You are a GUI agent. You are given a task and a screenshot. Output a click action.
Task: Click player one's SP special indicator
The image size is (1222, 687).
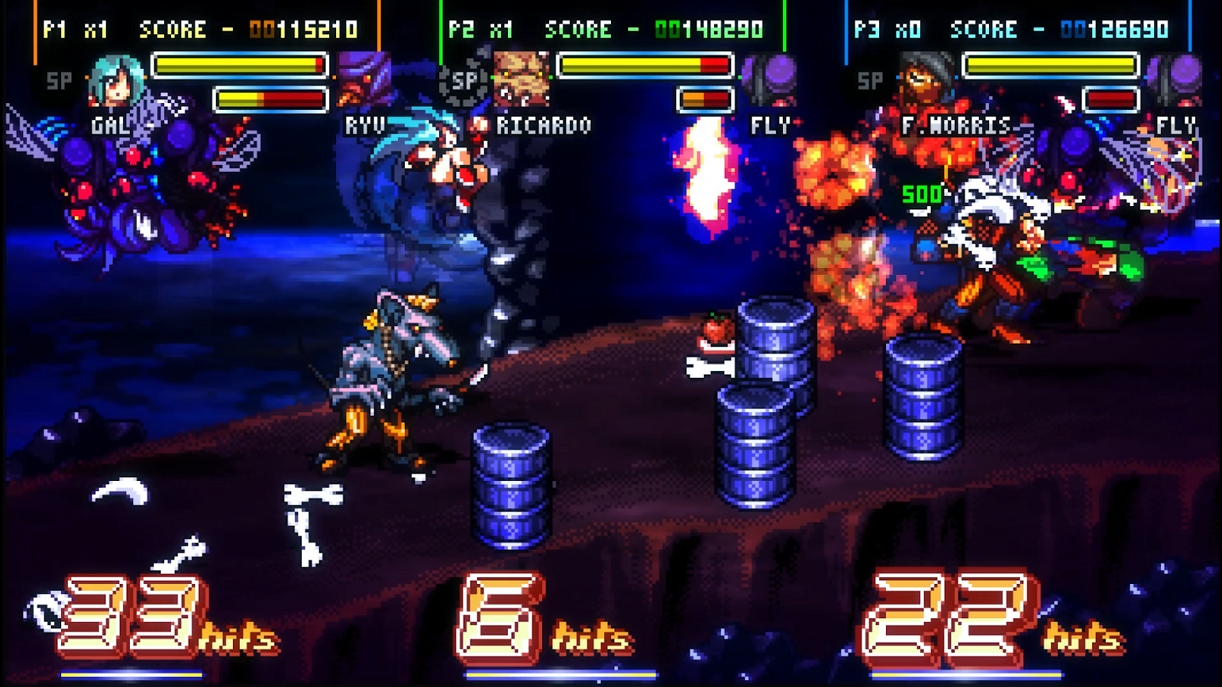click(60, 82)
